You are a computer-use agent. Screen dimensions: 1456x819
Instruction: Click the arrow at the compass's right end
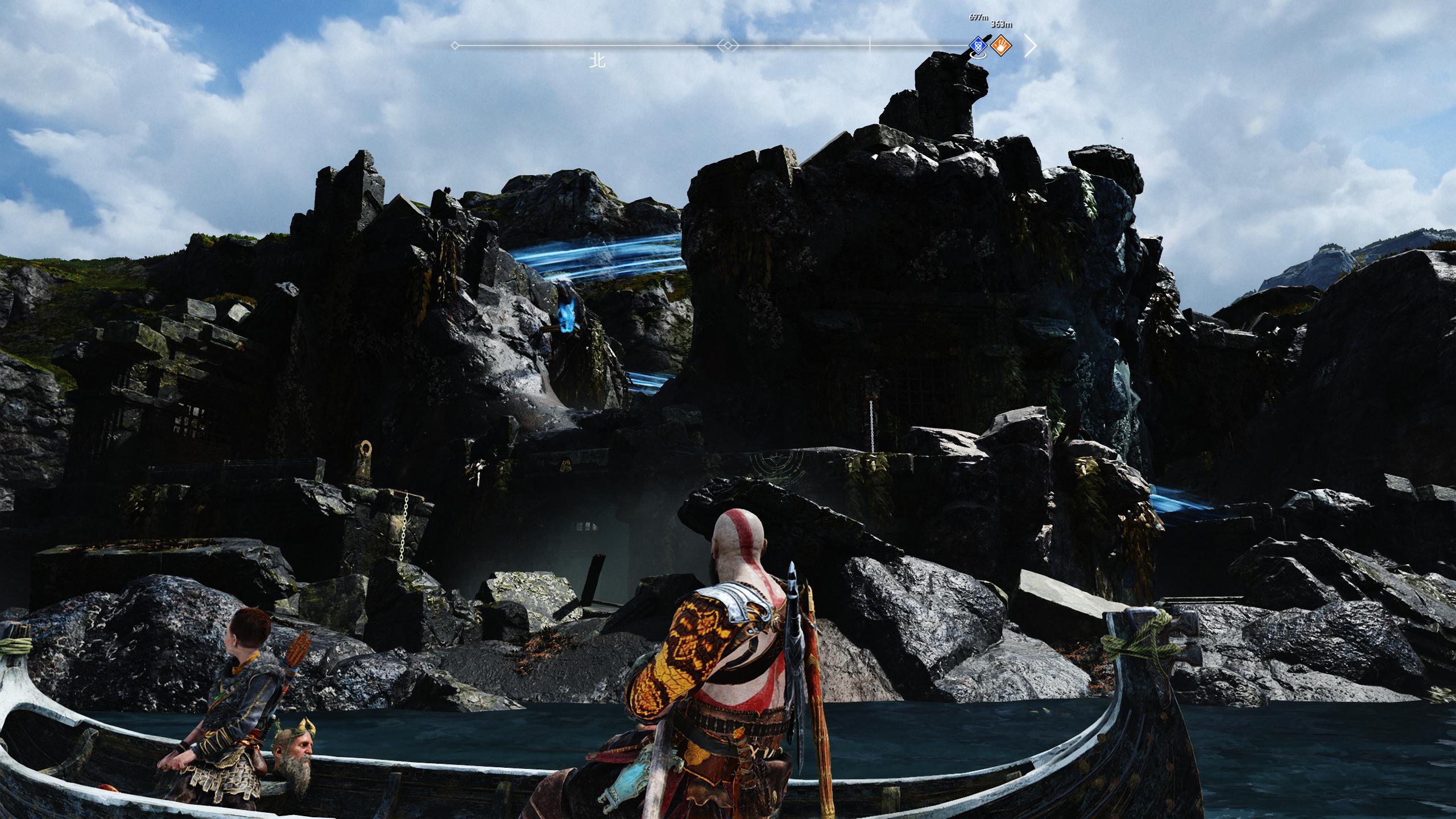click(1030, 45)
